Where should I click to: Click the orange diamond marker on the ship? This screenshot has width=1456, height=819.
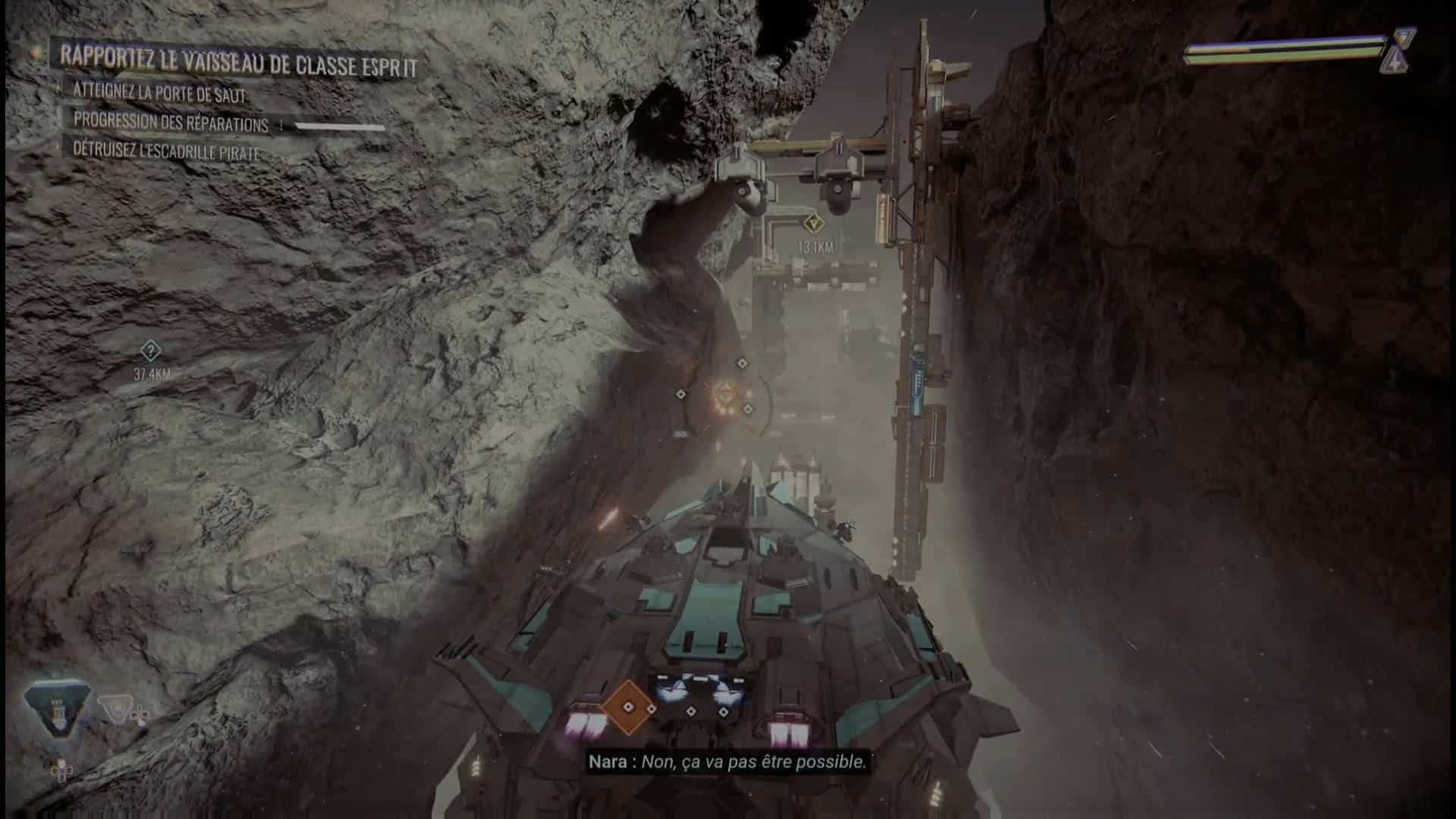click(628, 707)
